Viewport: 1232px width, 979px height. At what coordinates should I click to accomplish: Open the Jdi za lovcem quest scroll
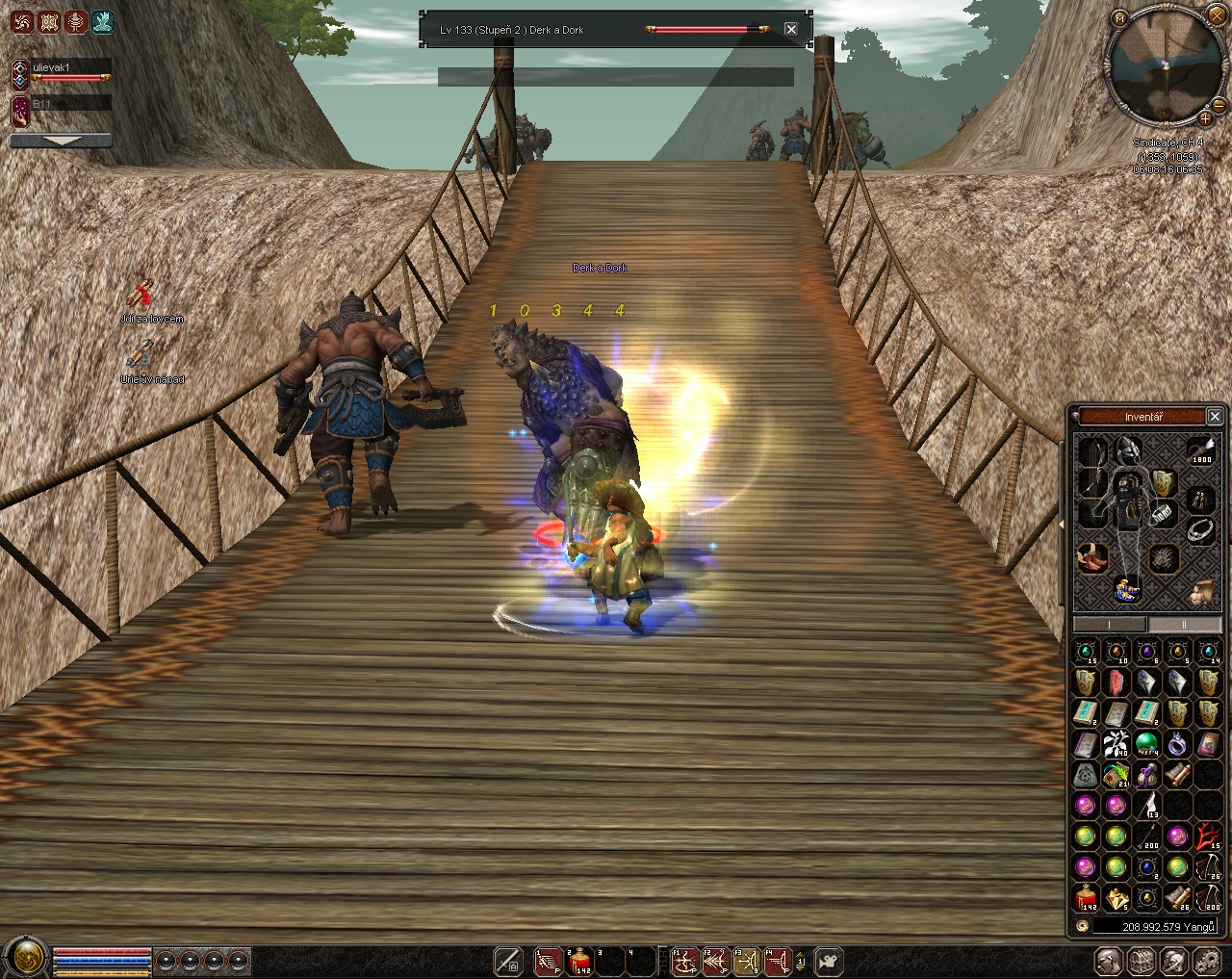(x=142, y=294)
